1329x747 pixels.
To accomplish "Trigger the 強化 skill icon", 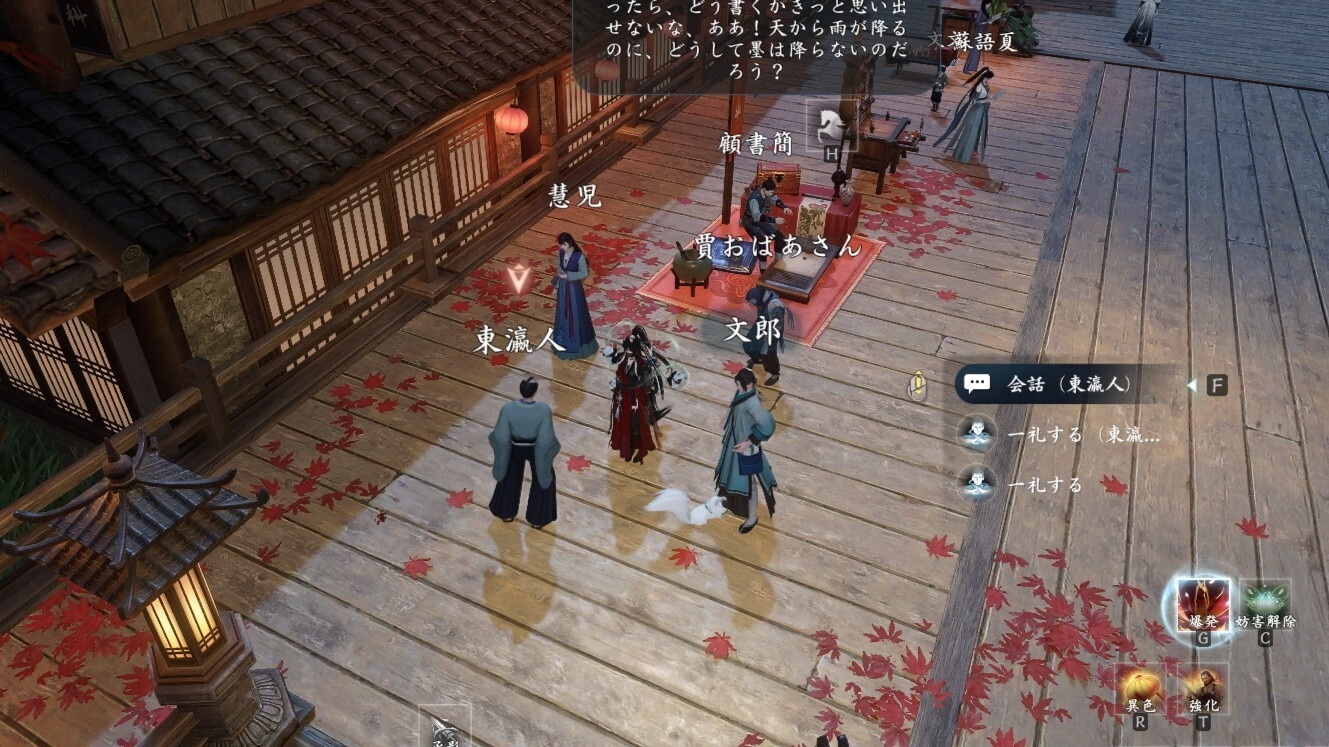I will tap(1204, 687).
